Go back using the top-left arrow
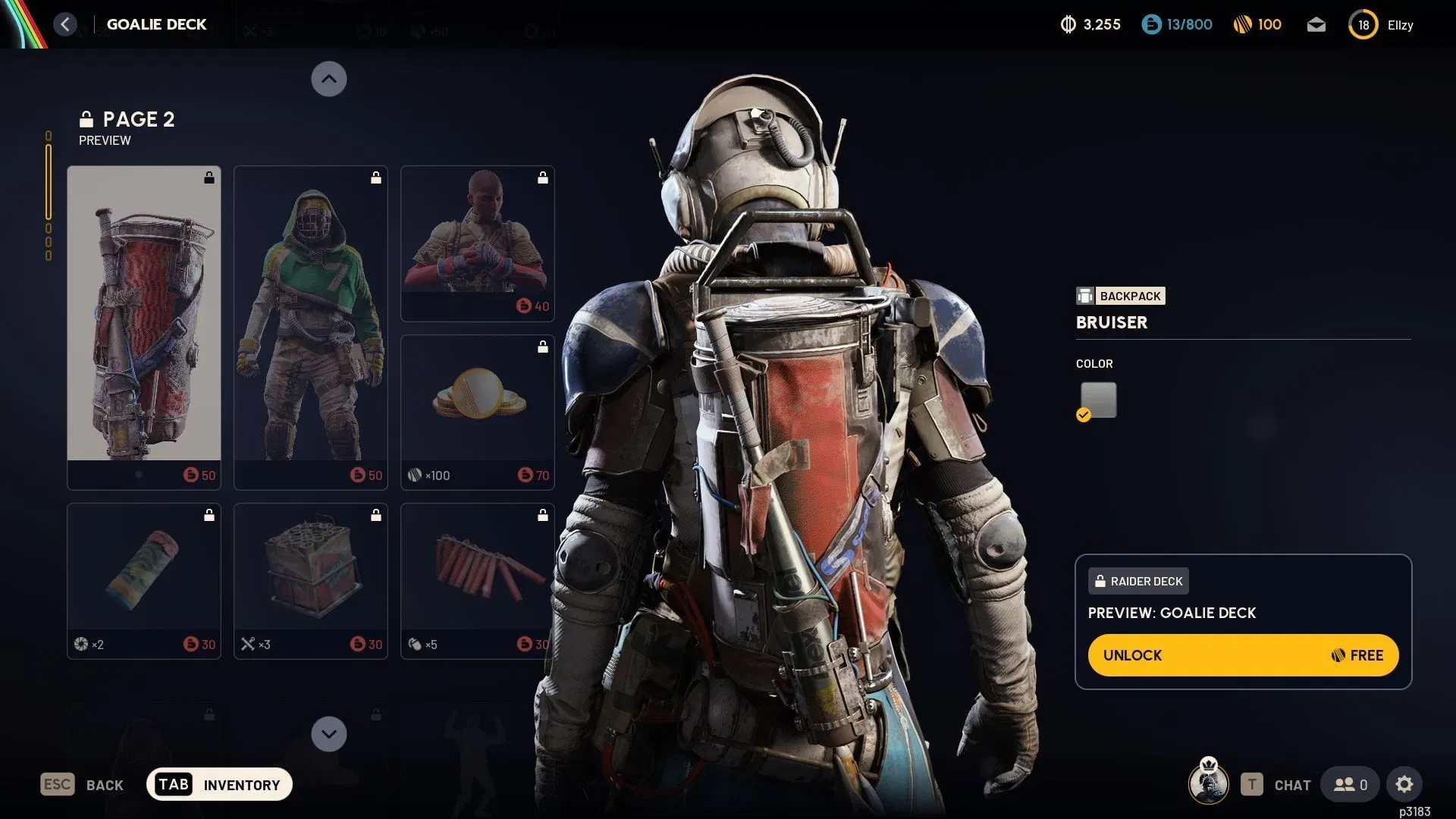 point(66,24)
